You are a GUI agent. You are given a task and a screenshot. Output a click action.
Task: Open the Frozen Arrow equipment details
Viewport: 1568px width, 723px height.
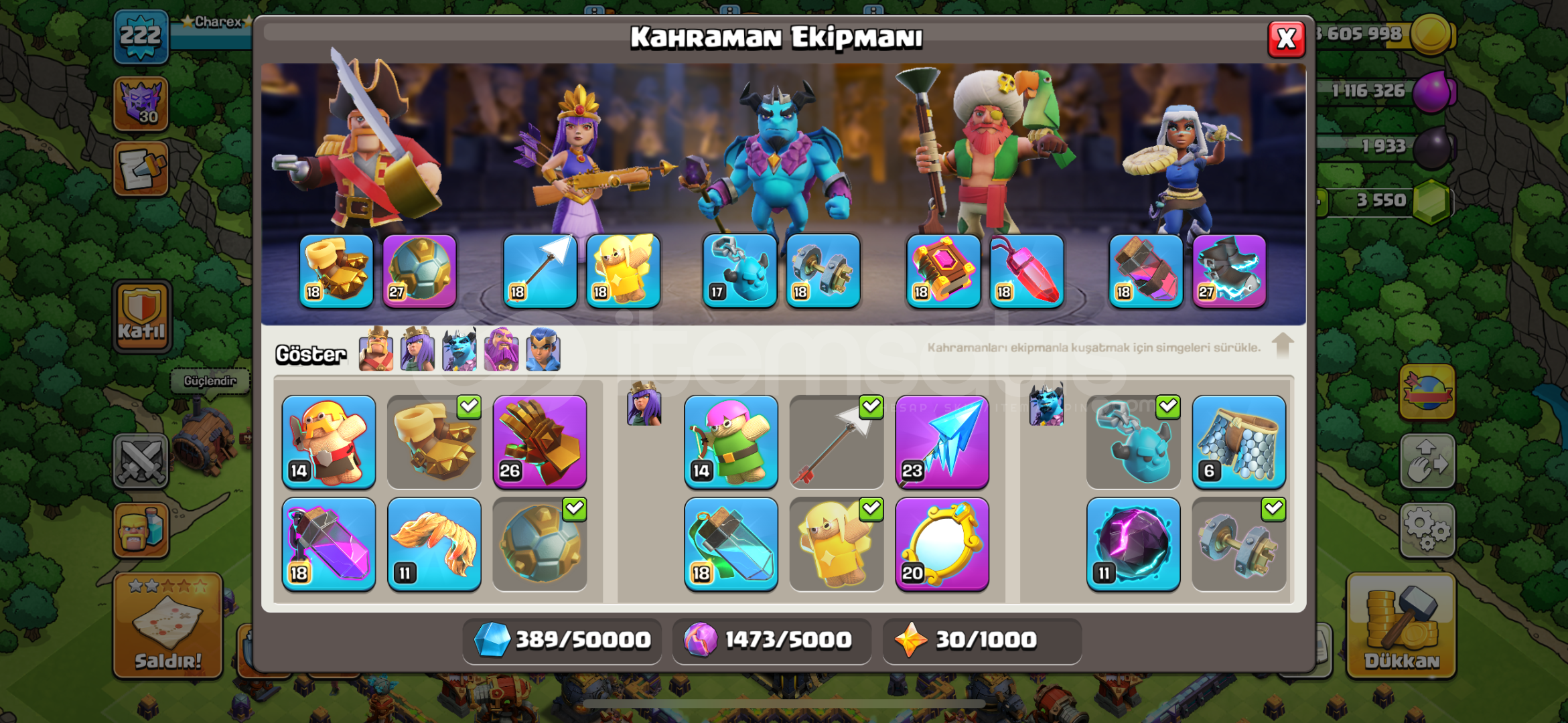click(941, 442)
